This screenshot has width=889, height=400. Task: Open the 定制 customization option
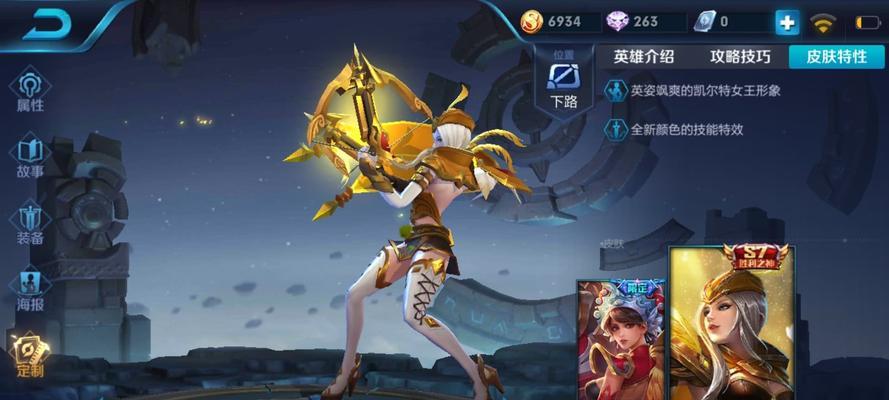[30, 356]
